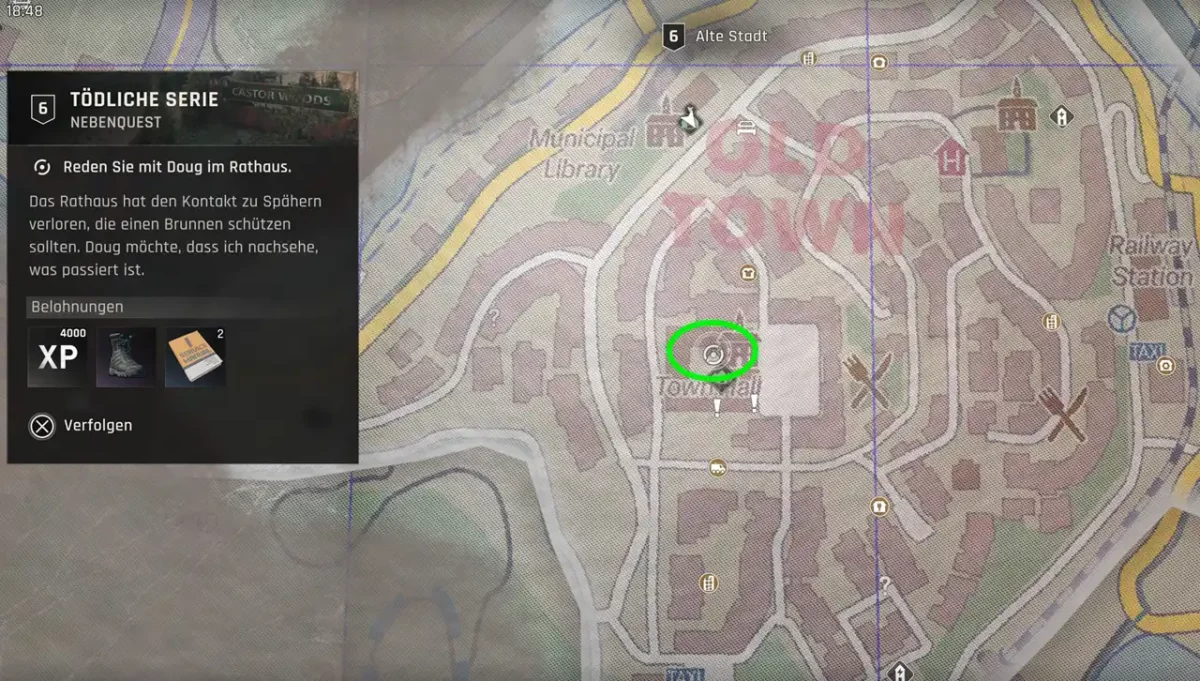Select the quest marker at Town Hall
The image size is (1200, 681).
[713, 352]
